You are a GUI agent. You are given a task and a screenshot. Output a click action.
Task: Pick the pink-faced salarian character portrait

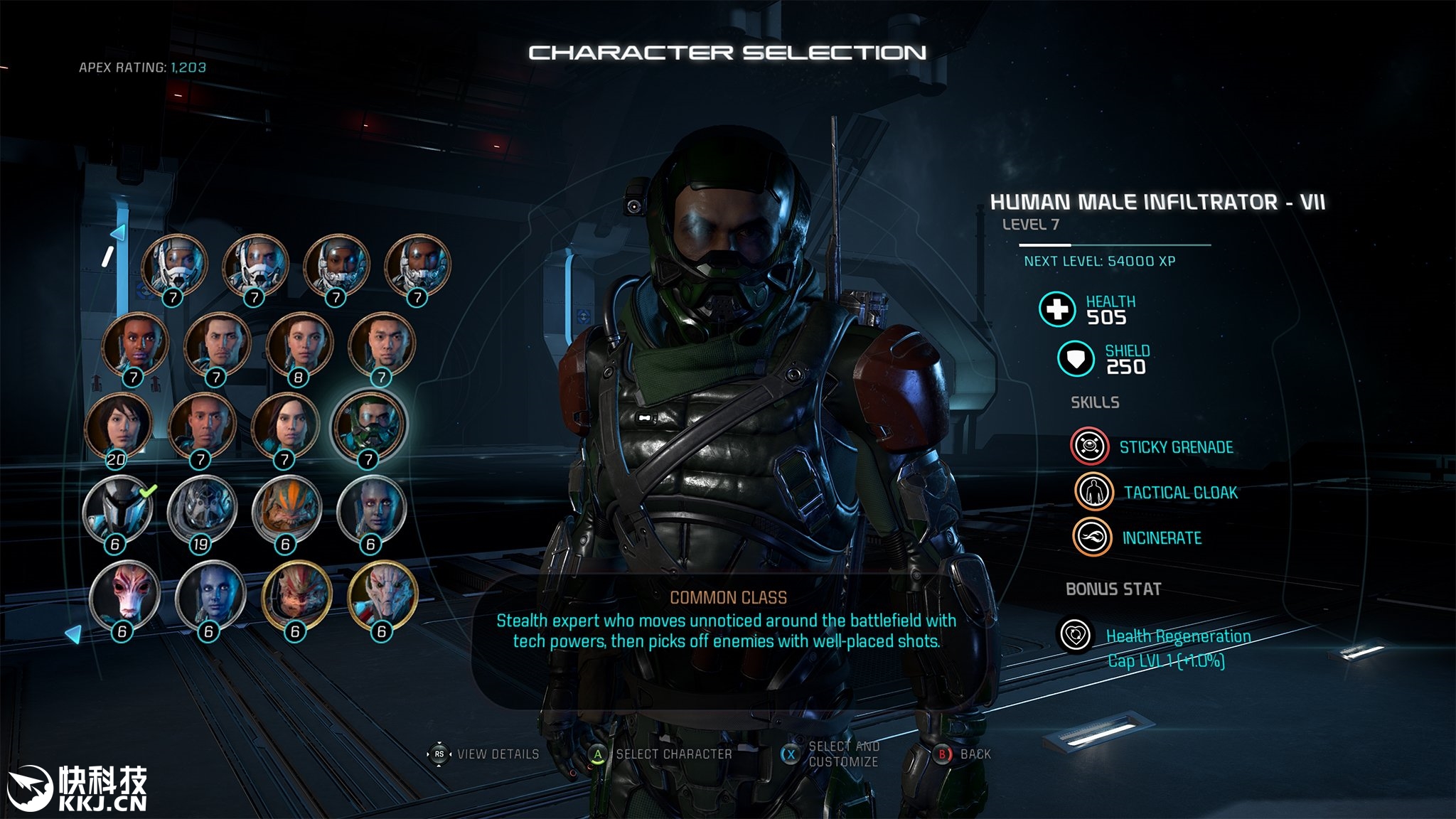(124, 596)
